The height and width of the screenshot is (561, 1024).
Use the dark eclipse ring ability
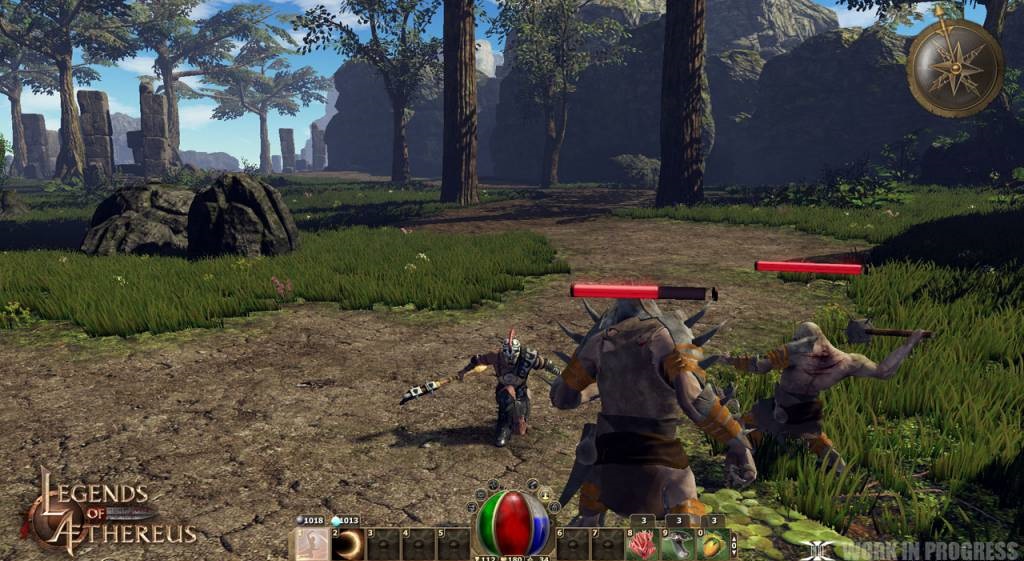[349, 545]
